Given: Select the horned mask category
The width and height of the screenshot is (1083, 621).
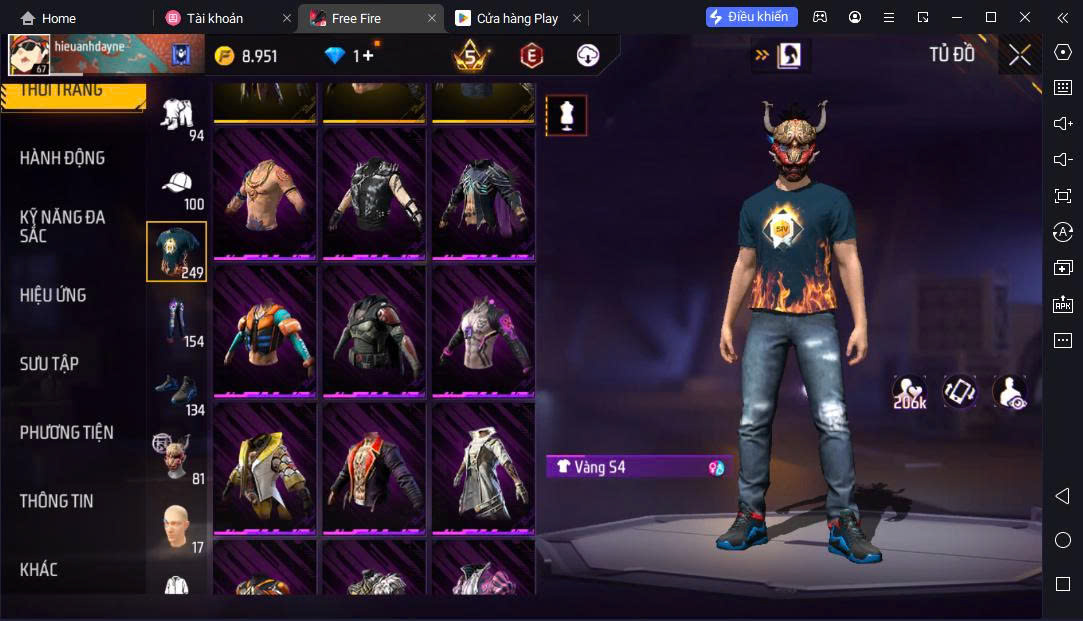Looking at the screenshot, I should (x=177, y=458).
